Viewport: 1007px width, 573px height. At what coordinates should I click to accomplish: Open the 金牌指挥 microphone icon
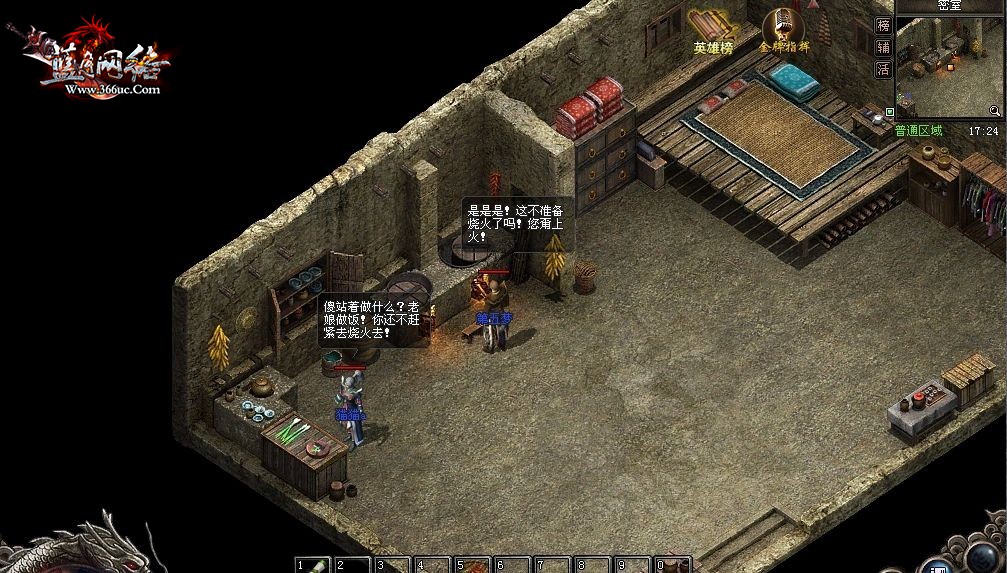pos(783,29)
